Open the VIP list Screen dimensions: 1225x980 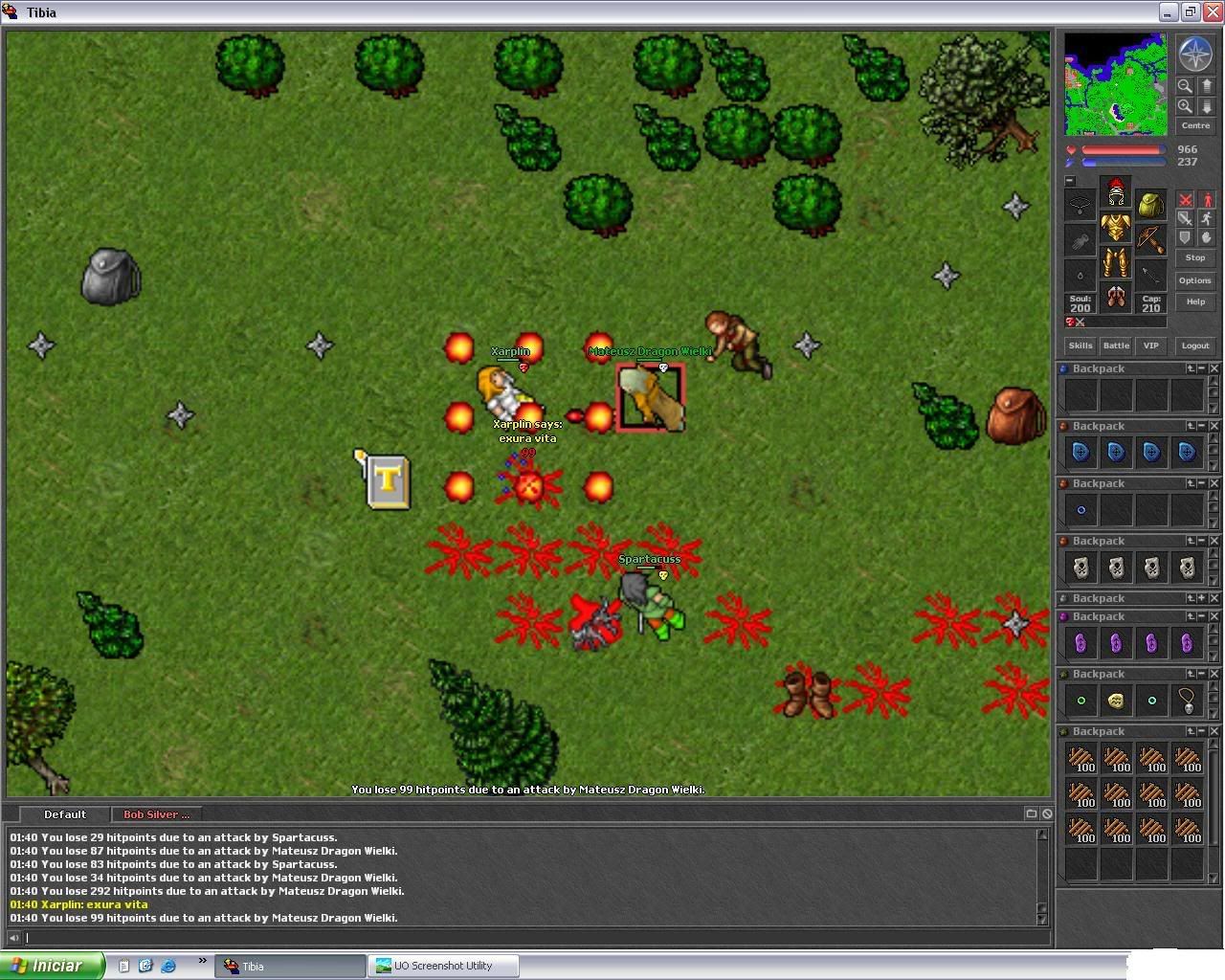point(1150,345)
